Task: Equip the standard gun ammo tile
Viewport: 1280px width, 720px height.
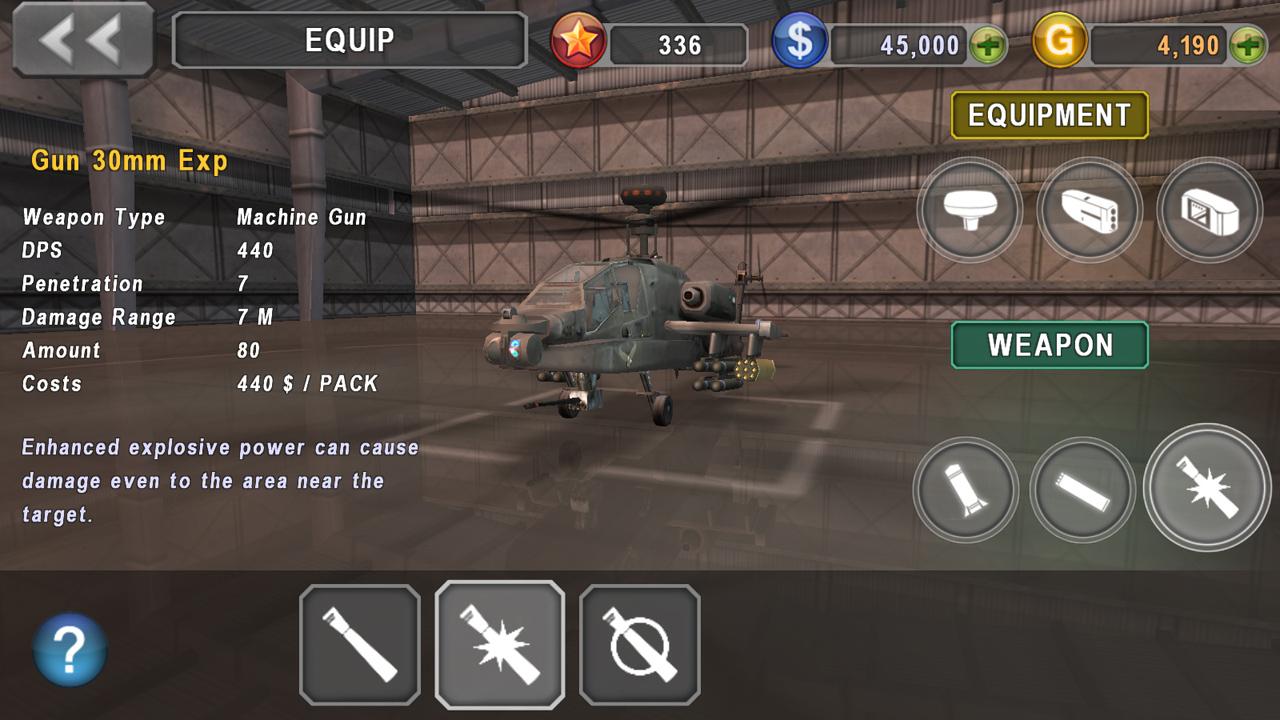Action: [x=360, y=645]
